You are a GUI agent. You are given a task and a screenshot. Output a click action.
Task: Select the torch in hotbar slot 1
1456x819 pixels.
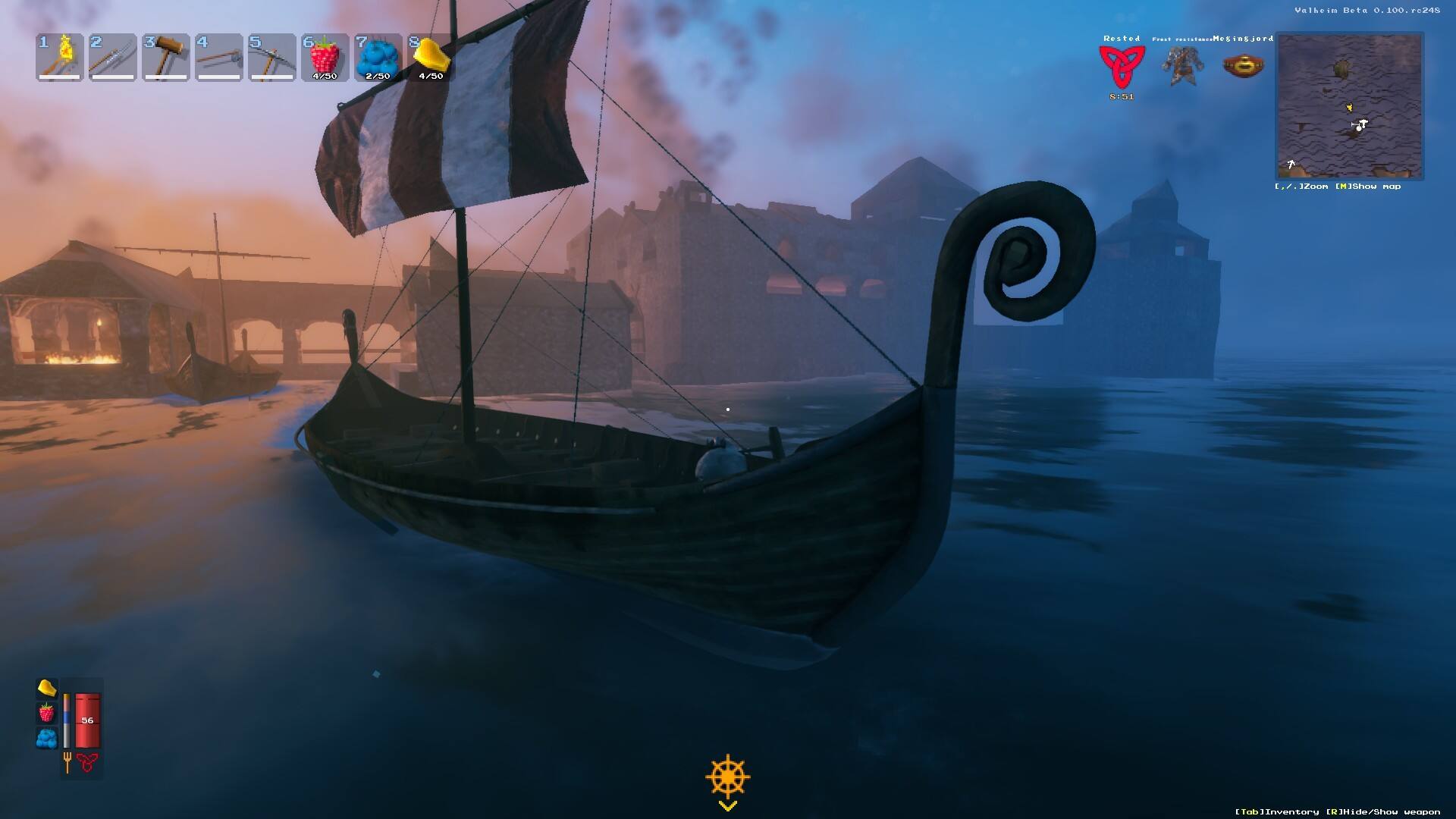[59, 57]
